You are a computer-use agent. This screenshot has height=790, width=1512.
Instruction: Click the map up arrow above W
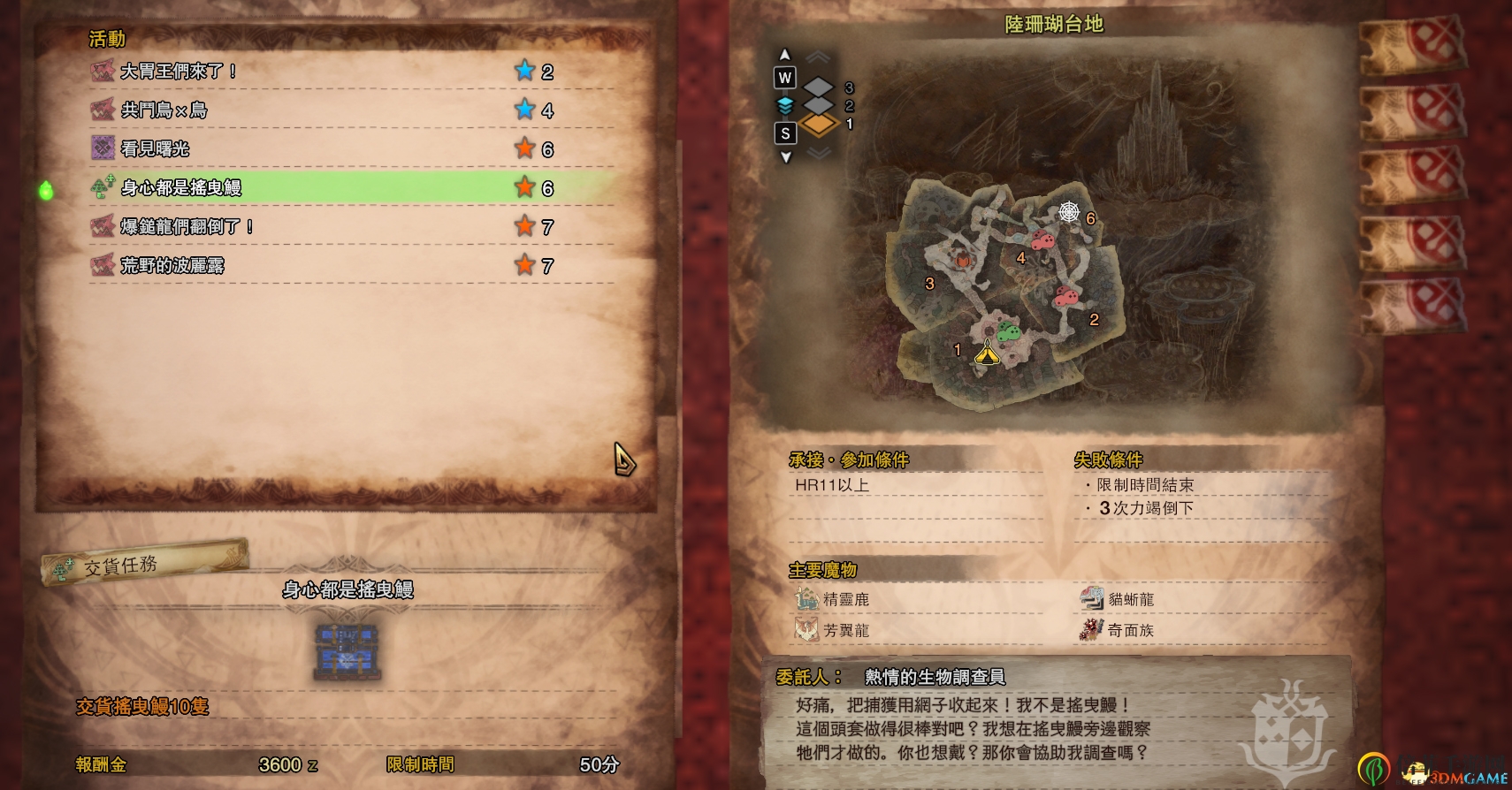click(784, 55)
